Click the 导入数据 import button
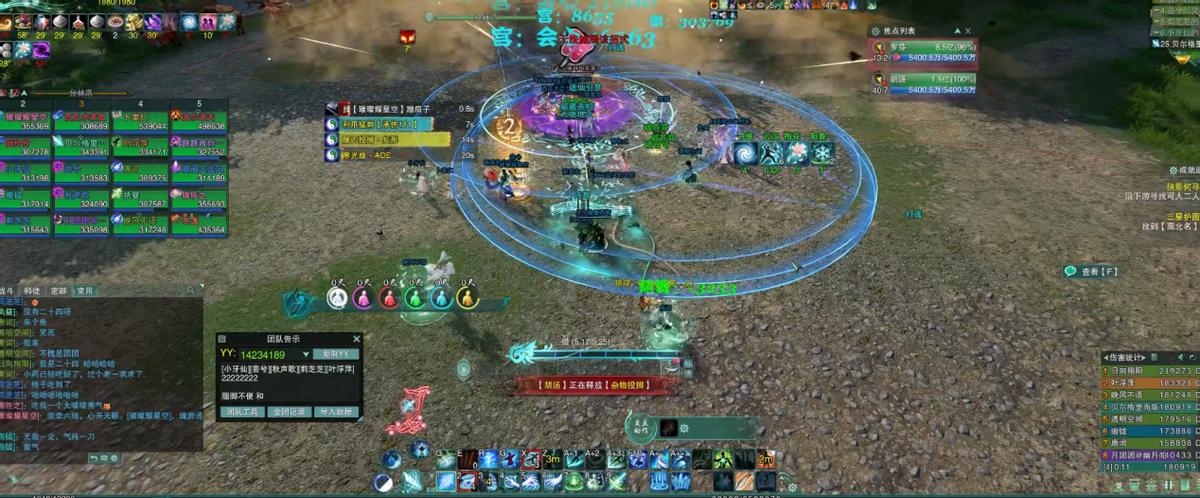The width and height of the screenshot is (1200, 498). click(335, 411)
